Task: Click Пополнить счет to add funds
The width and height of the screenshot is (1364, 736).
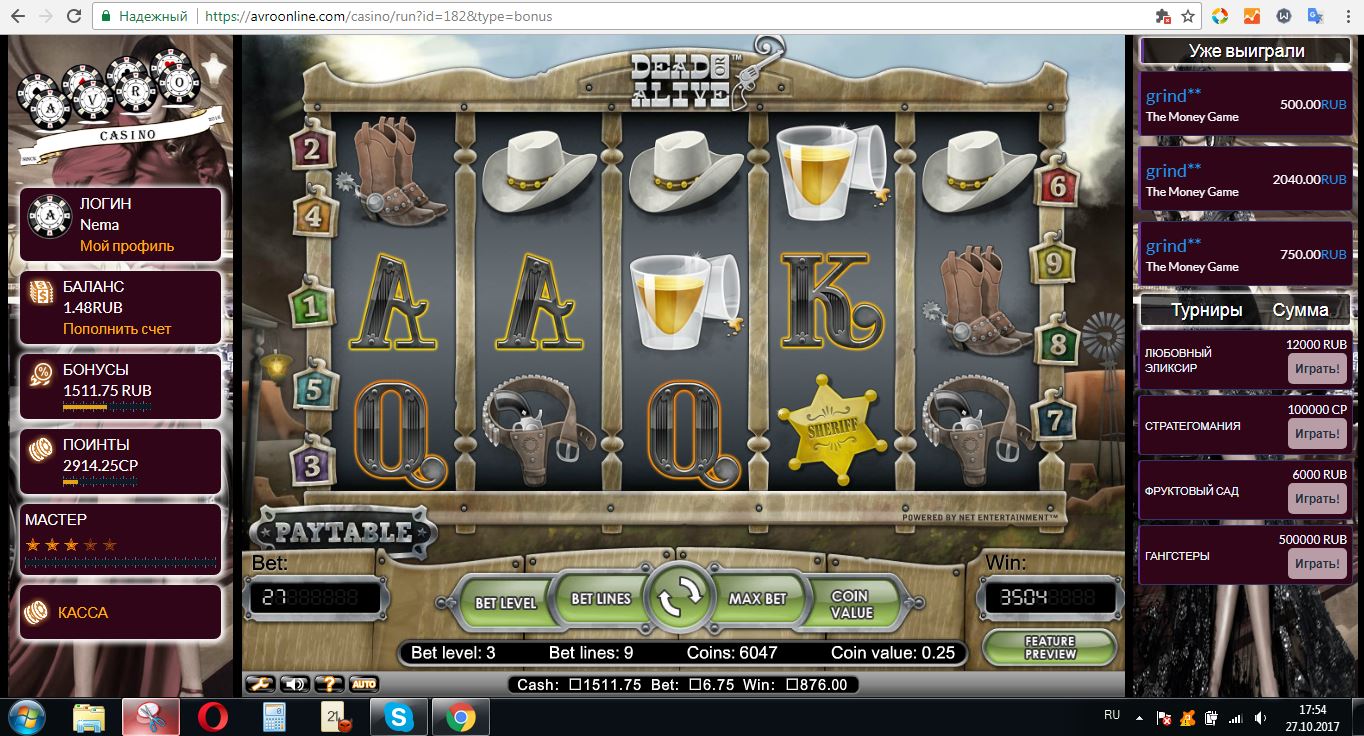Action: 117,329
